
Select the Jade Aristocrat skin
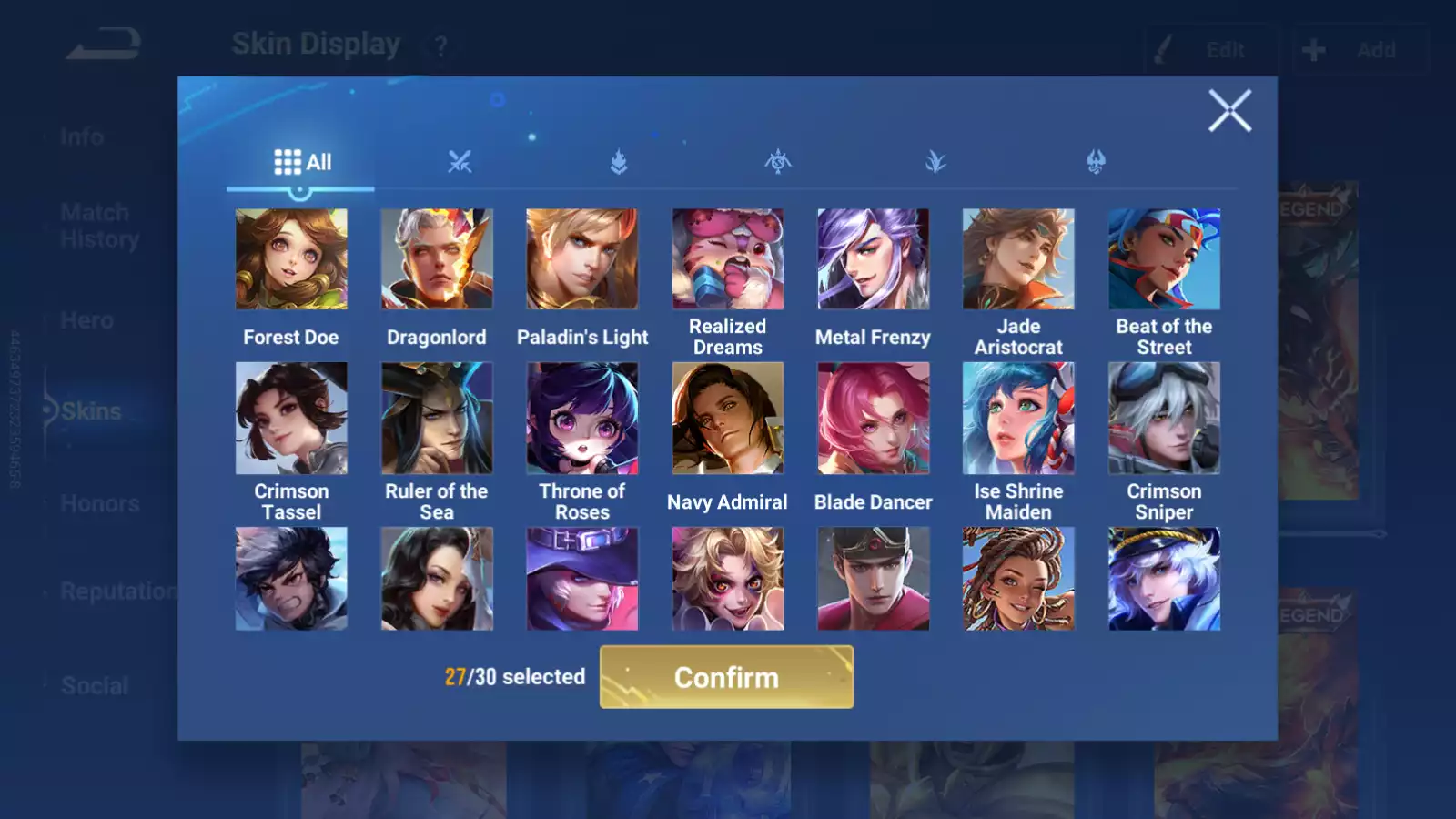1018,259
